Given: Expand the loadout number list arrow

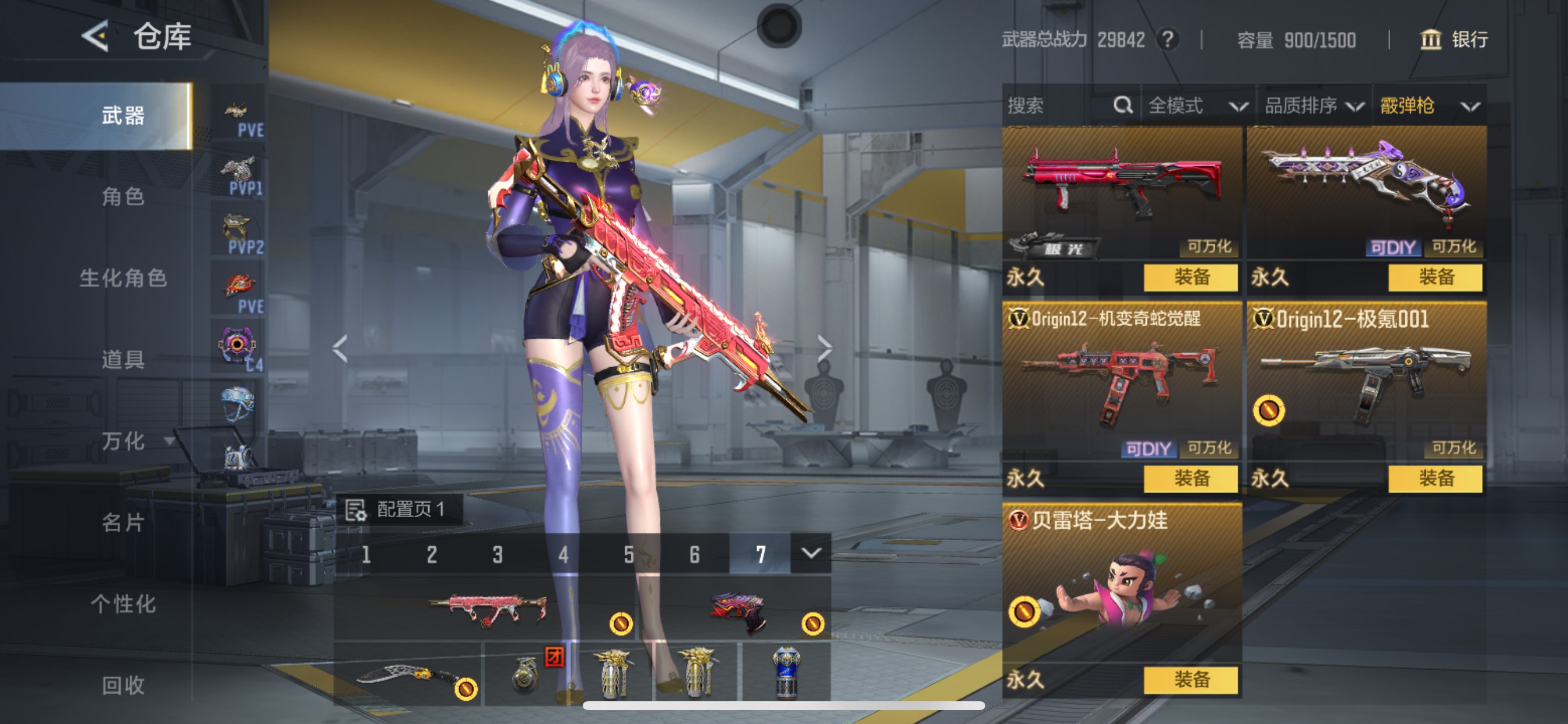Looking at the screenshot, I should coord(810,553).
